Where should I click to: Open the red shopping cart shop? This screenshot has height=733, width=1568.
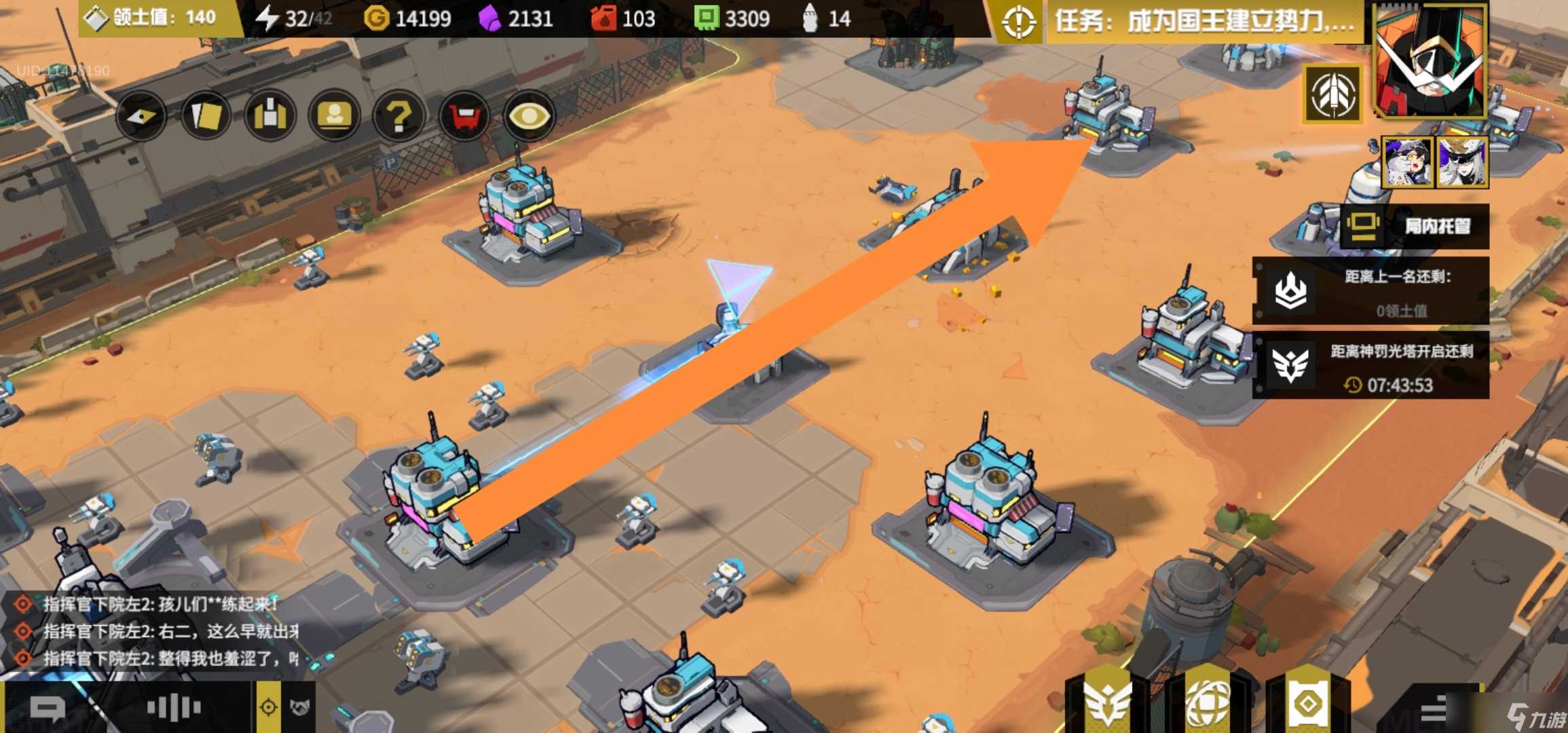[x=464, y=117]
